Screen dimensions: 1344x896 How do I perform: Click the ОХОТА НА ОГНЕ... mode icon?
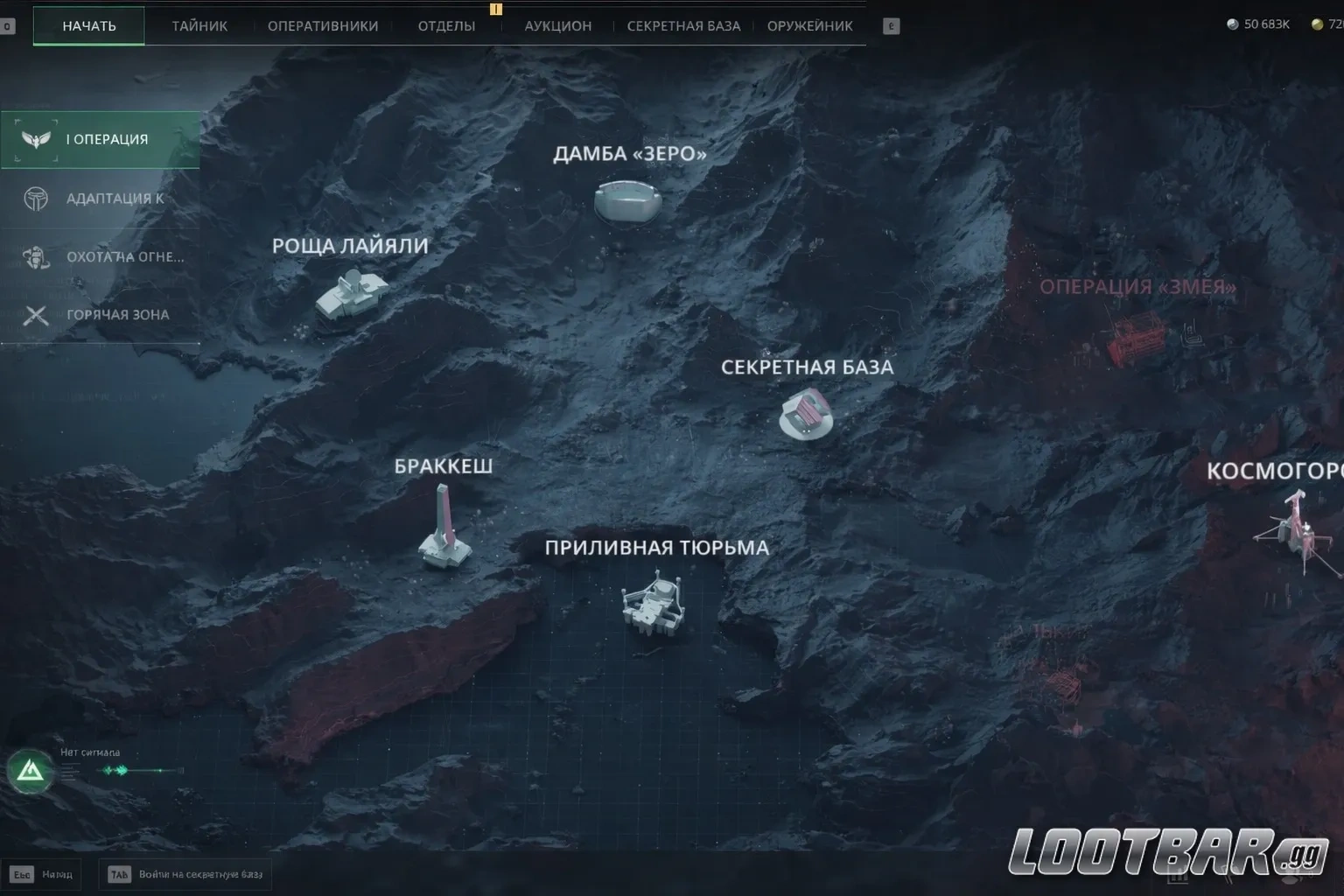point(35,256)
